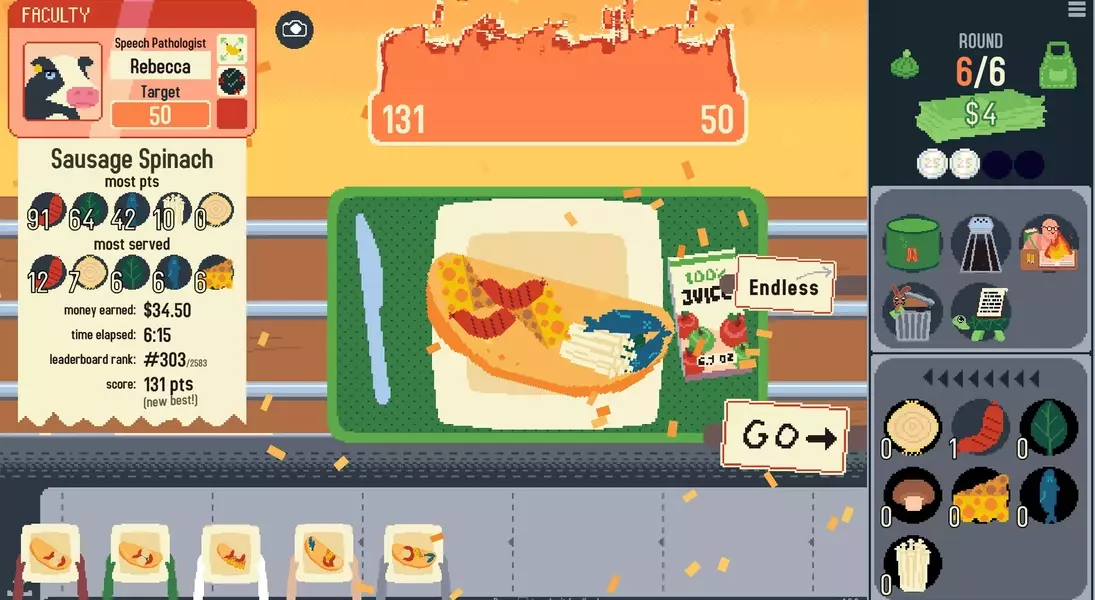This screenshot has width=1095, height=600.
Task: Select the banana trait icon on faculty card
Action: click(x=232, y=48)
